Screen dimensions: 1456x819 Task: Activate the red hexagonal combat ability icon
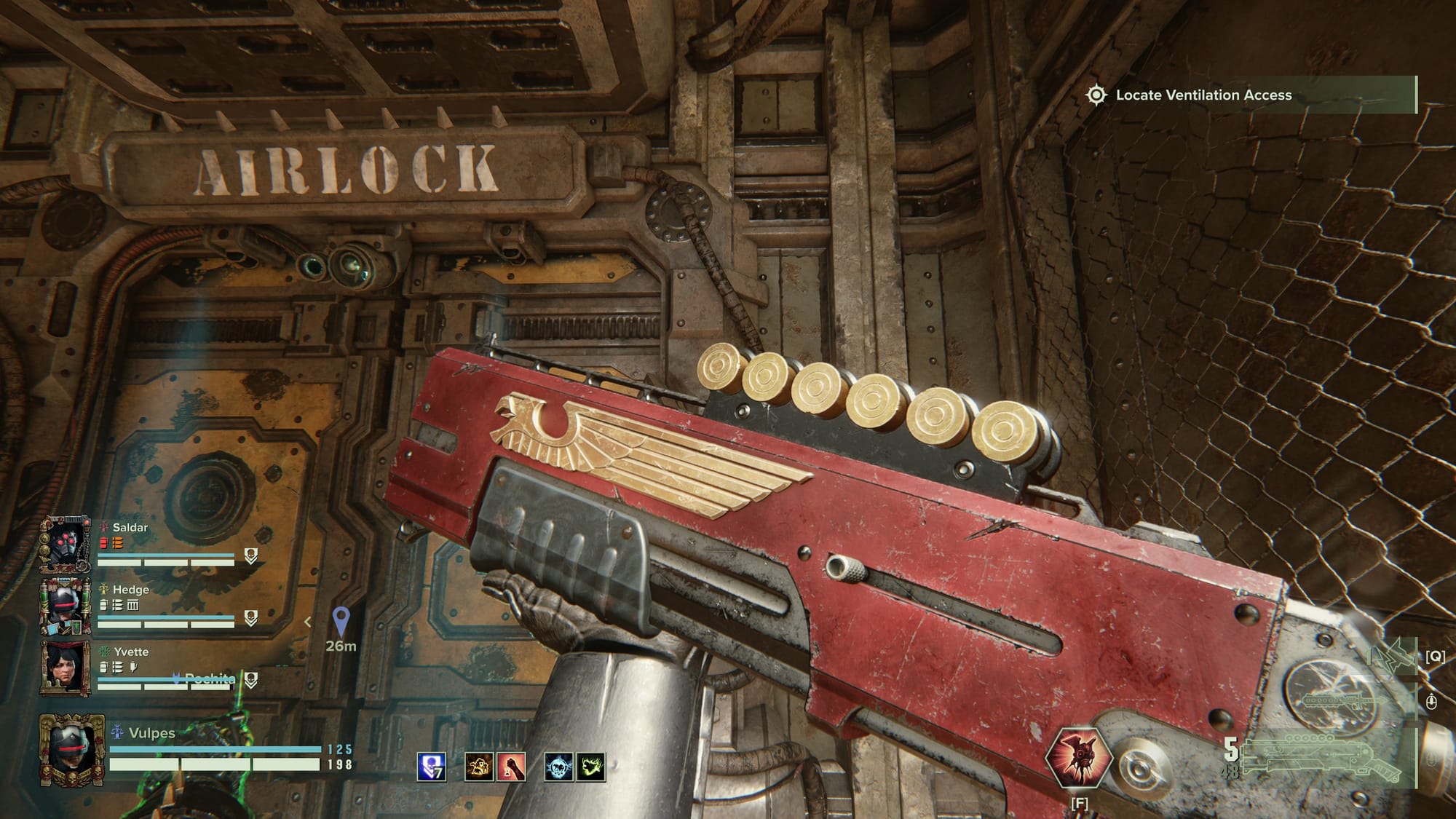(1079, 758)
